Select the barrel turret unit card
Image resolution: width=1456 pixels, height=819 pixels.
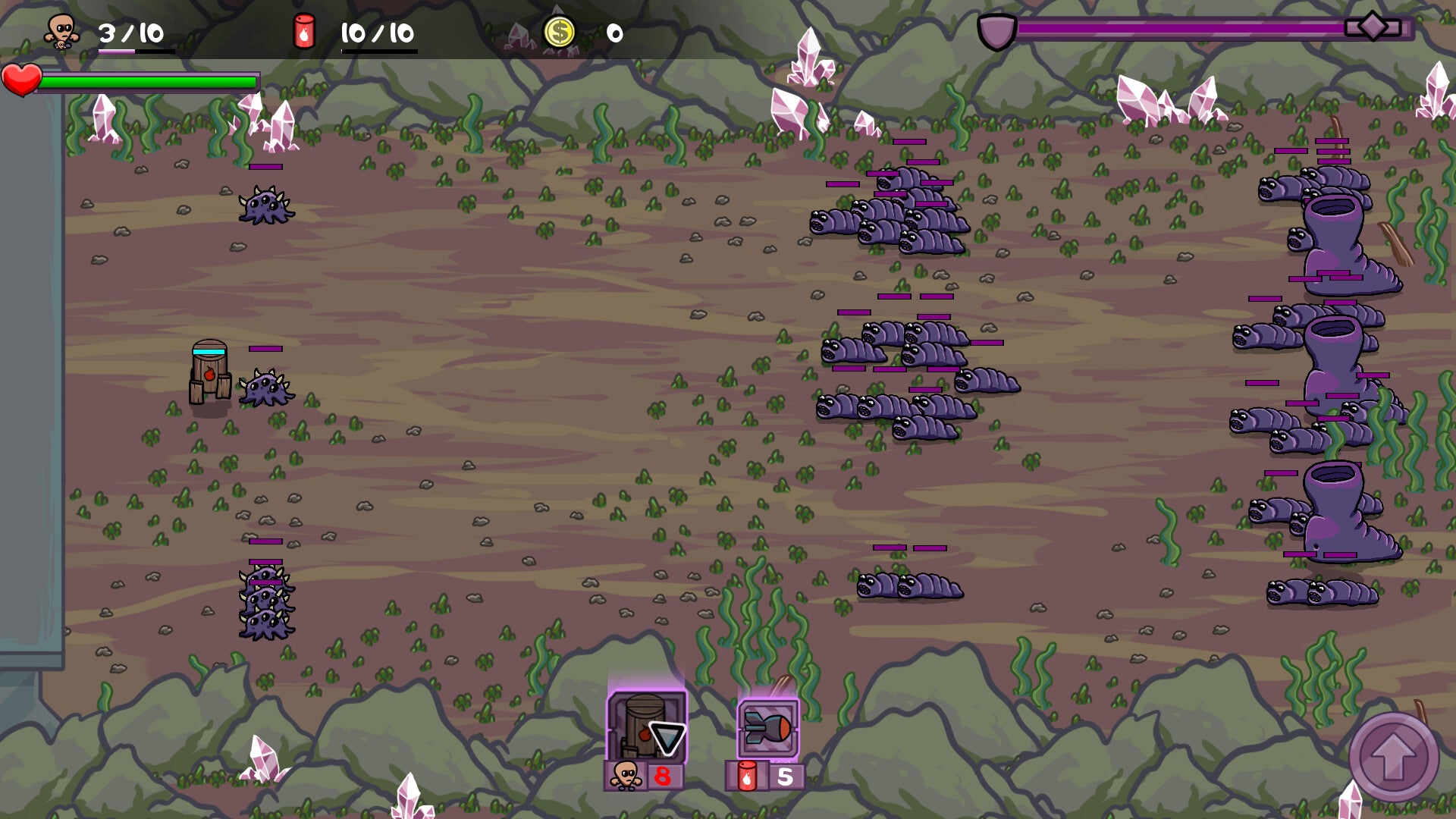(646, 728)
